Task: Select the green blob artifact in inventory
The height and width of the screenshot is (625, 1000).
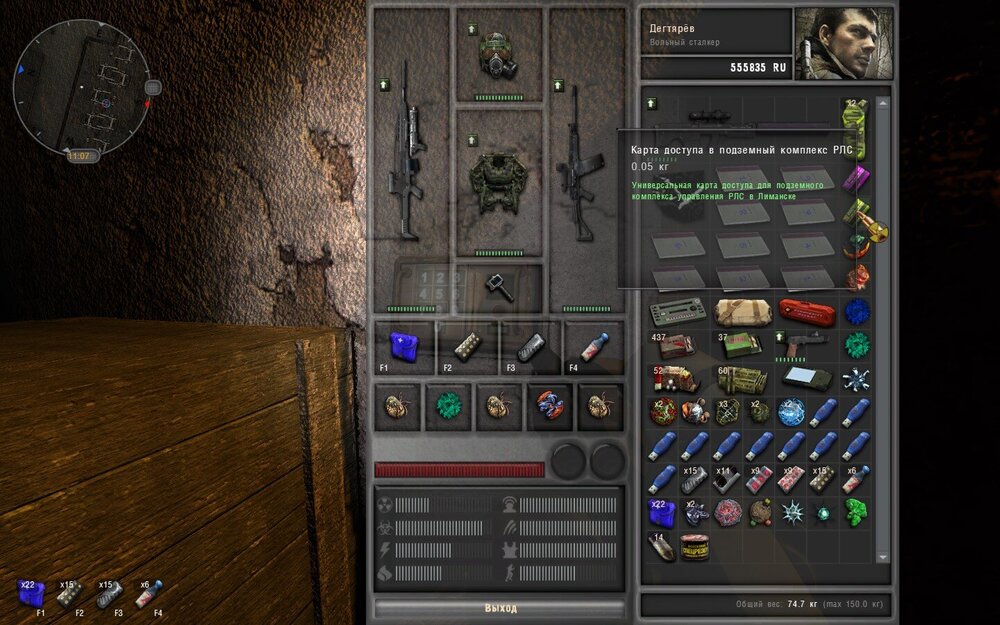Action: (x=855, y=512)
